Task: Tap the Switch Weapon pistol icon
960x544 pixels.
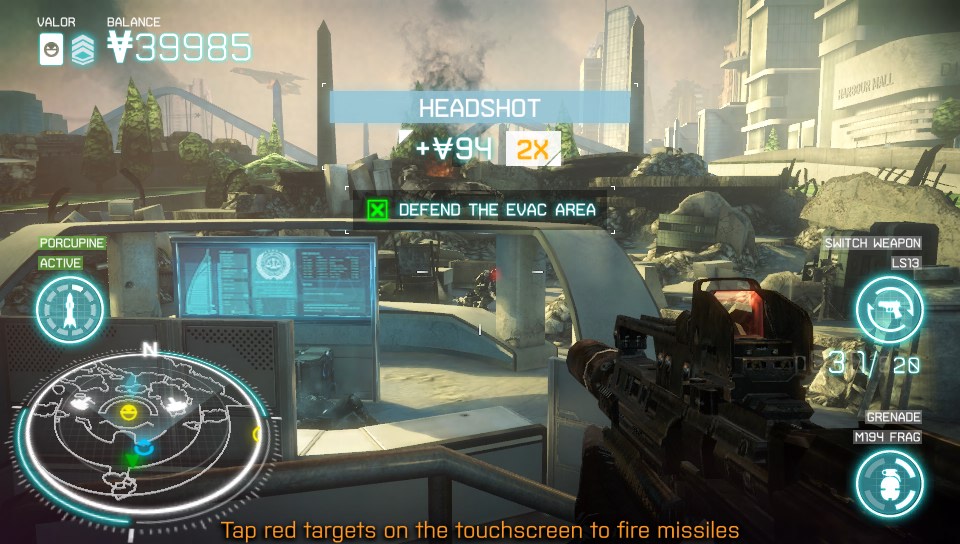Action: [888, 310]
